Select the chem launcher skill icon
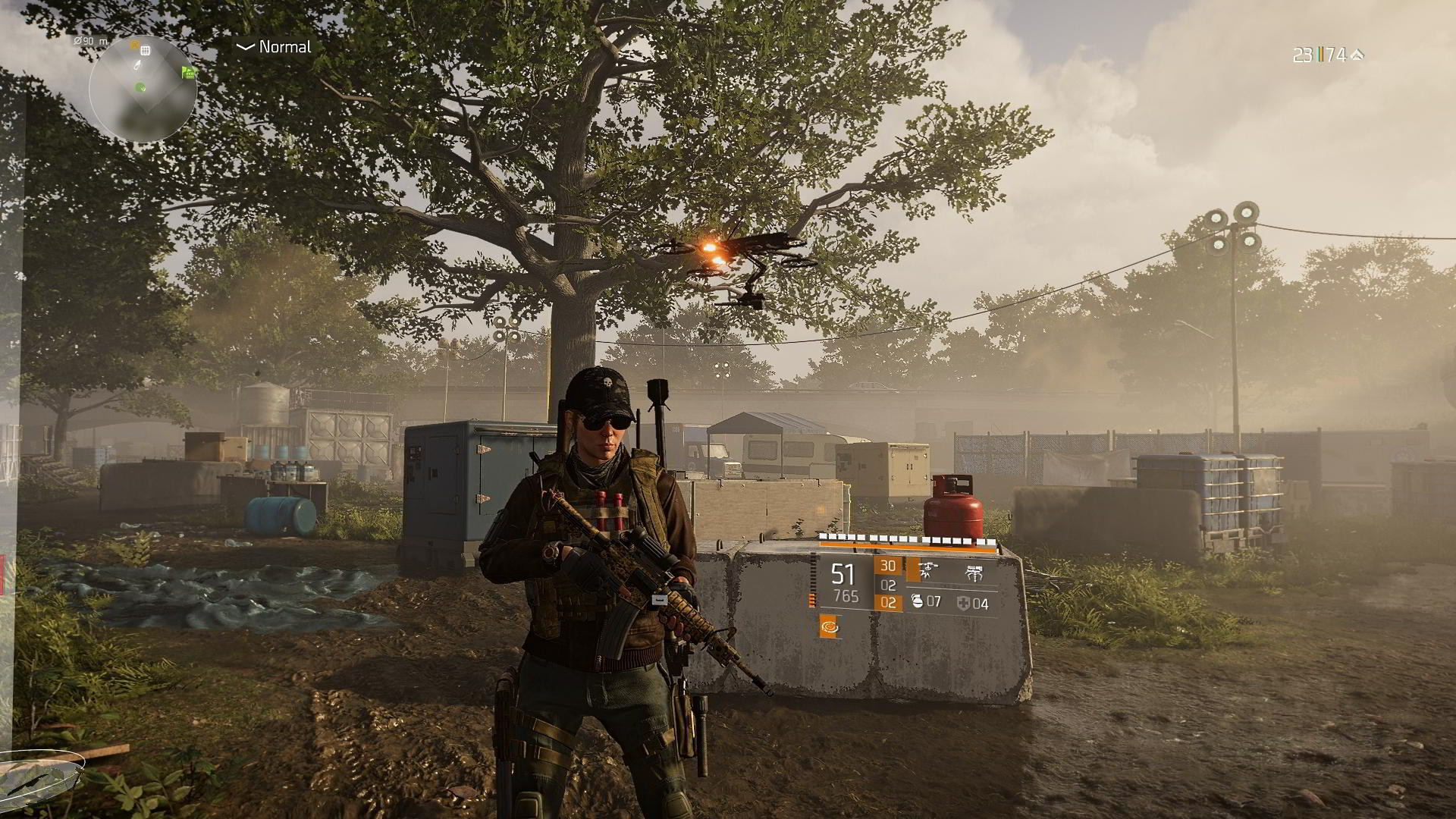The width and height of the screenshot is (1456, 819). click(974, 573)
